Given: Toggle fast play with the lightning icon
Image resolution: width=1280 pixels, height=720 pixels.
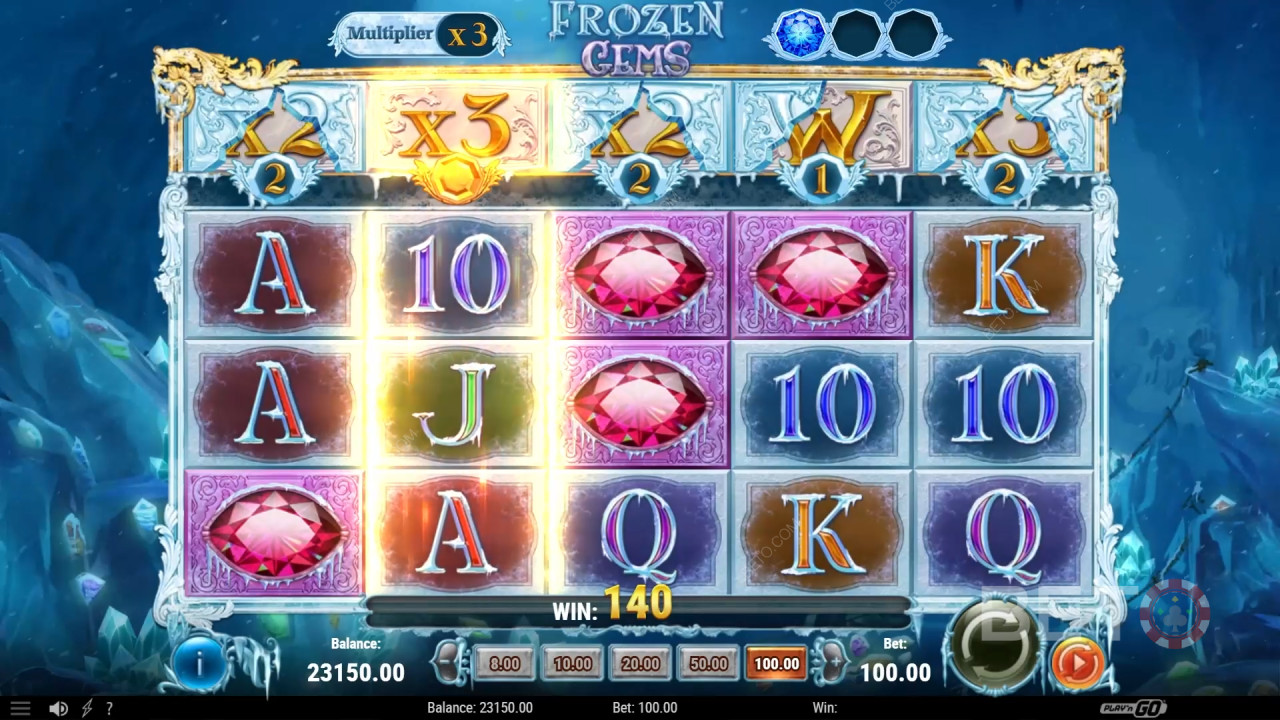Looking at the screenshot, I should pyautogui.click(x=87, y=708).
